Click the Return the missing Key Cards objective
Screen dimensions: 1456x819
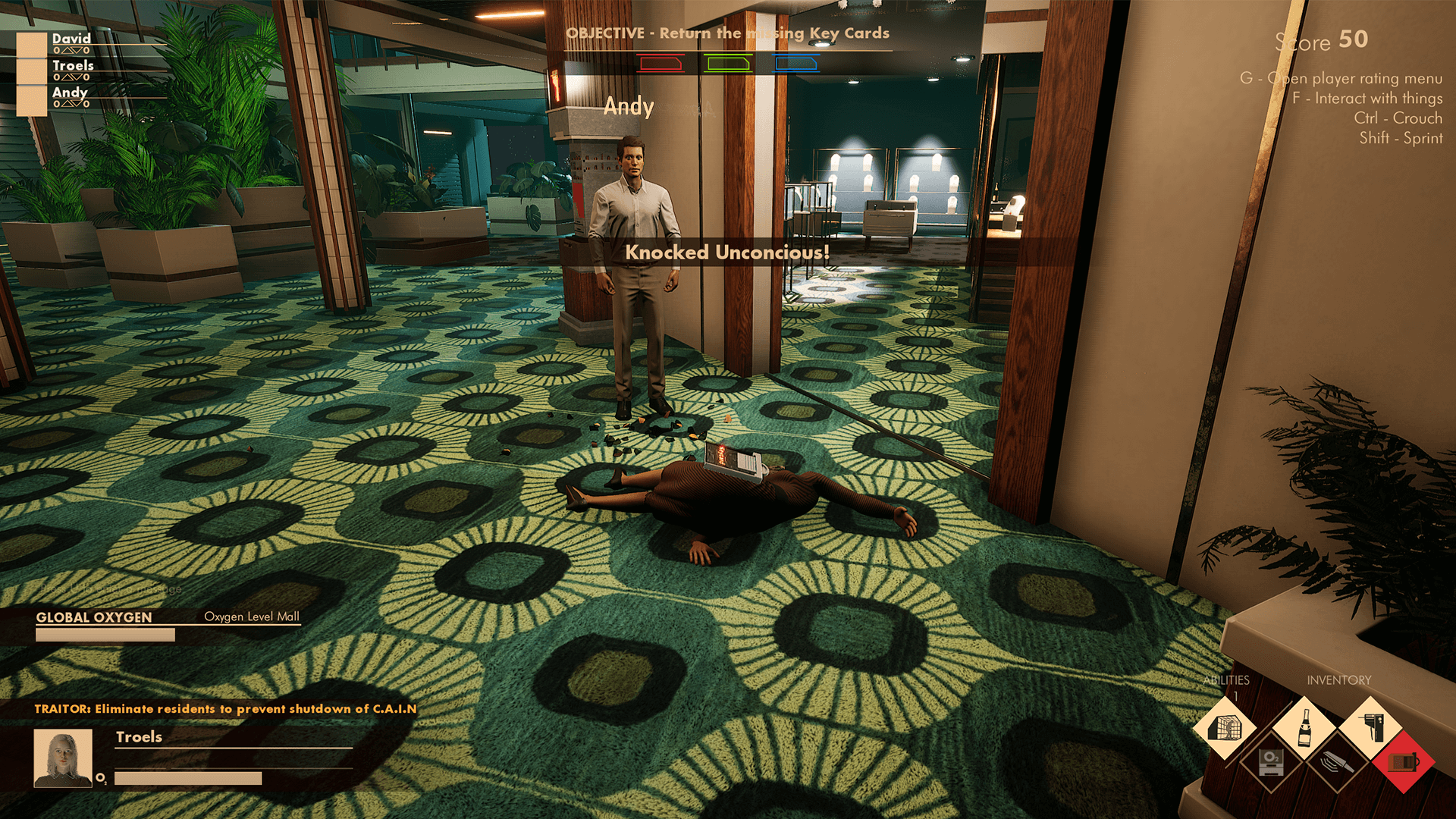(728, 33)
